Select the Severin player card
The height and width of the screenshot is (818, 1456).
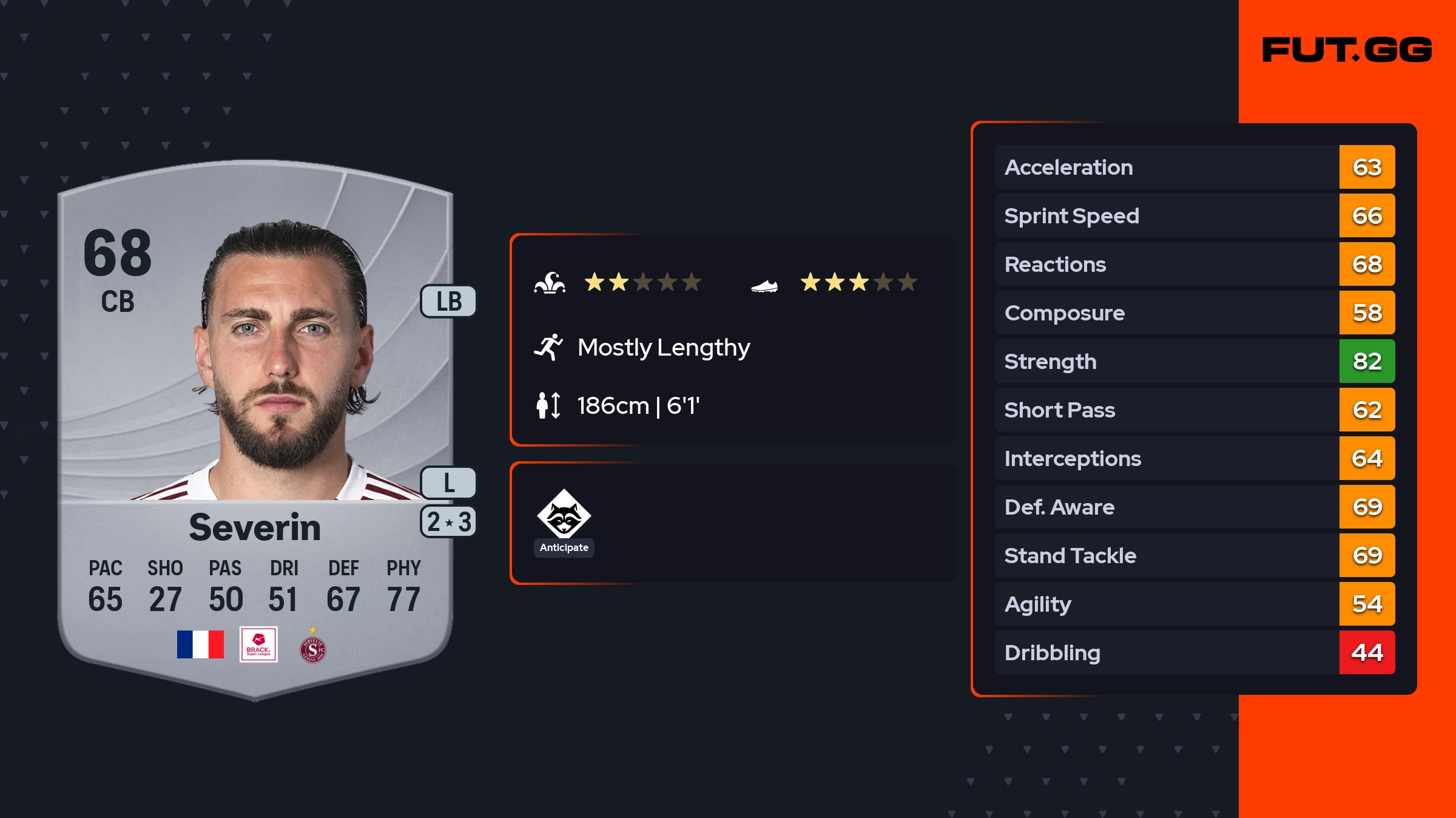pos(255,425)
